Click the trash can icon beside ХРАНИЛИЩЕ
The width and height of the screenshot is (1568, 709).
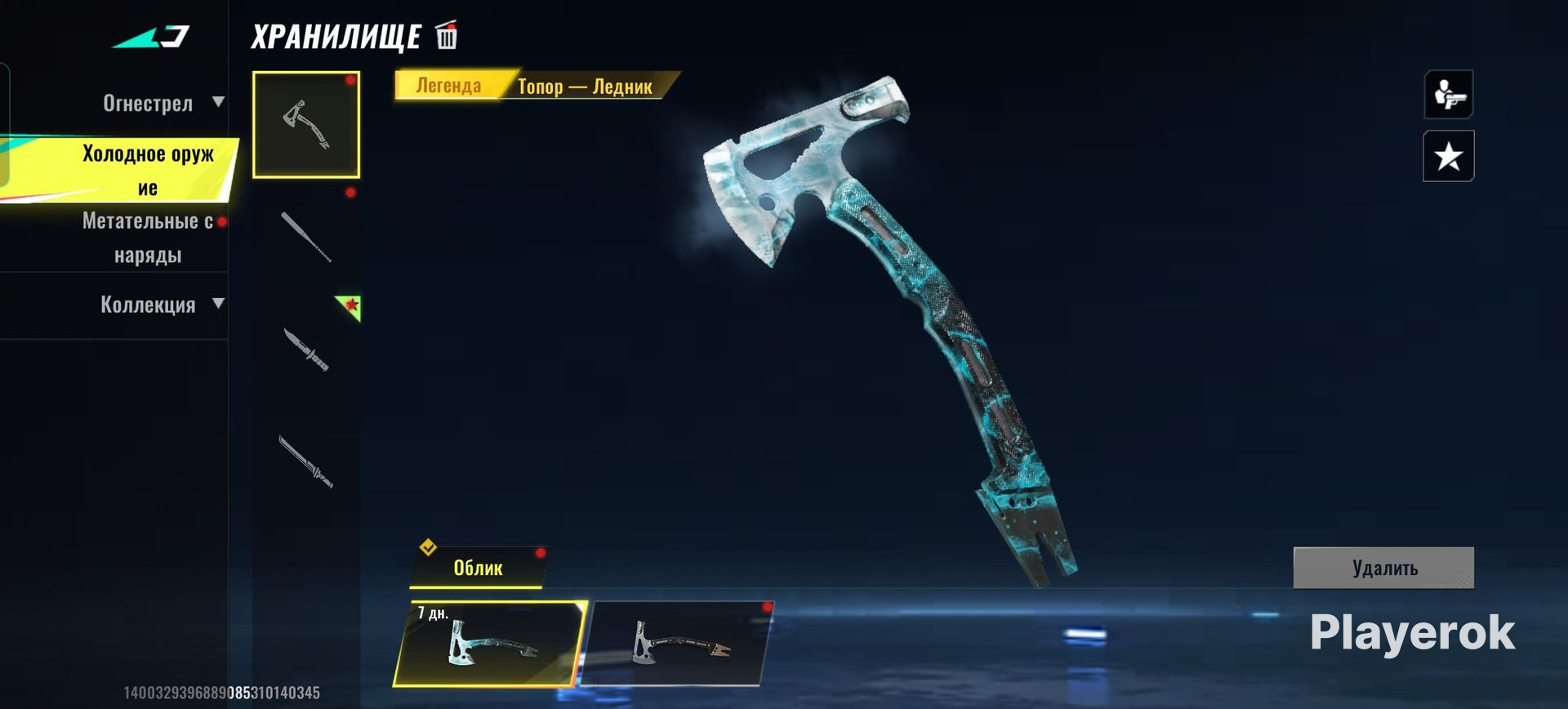pyautogui.click(x=447, y=36)
